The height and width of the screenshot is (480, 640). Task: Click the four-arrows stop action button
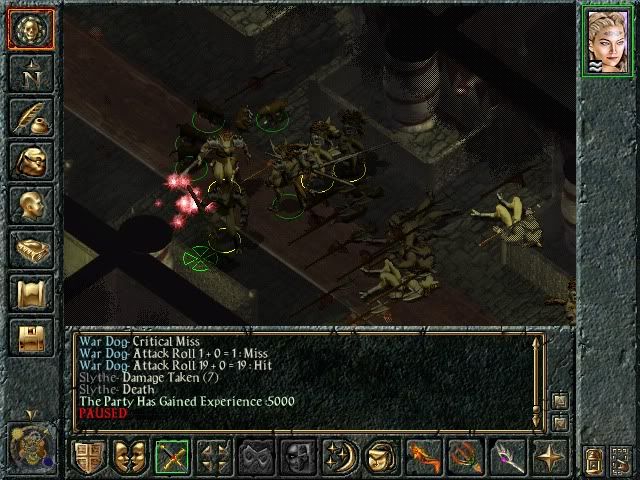point(215,457)
